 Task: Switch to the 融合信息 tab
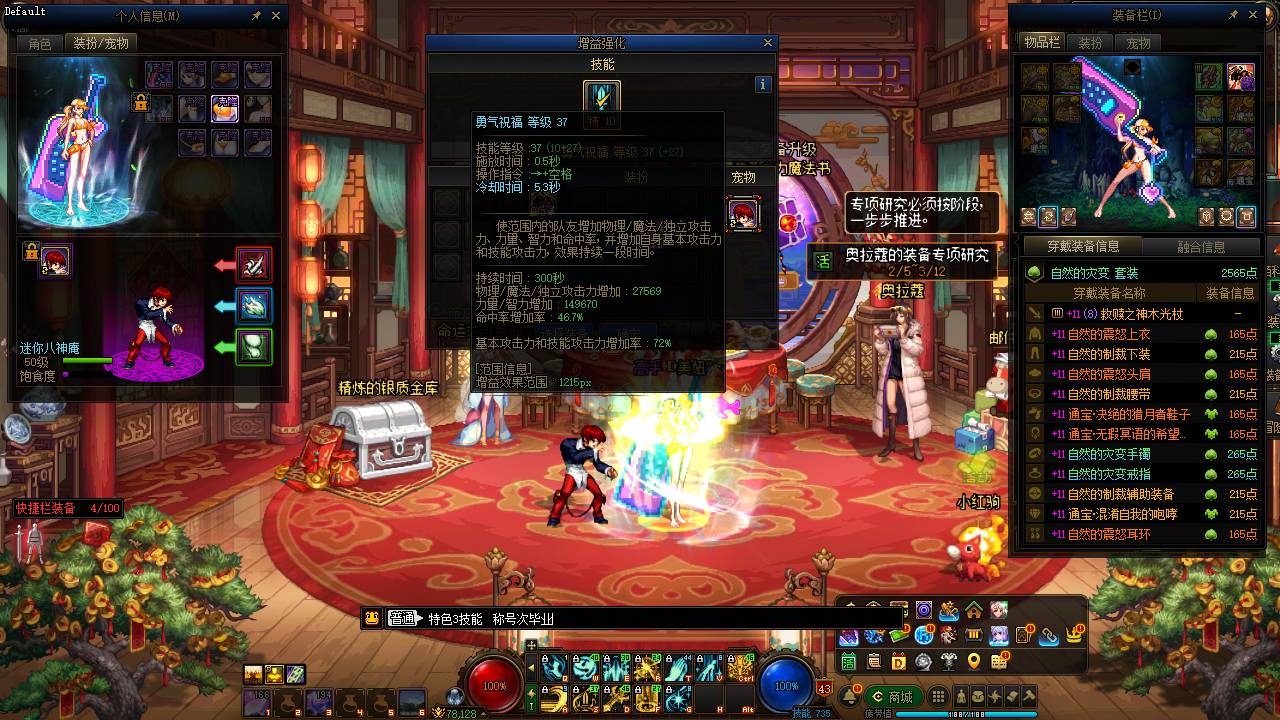coord(1201,247)
